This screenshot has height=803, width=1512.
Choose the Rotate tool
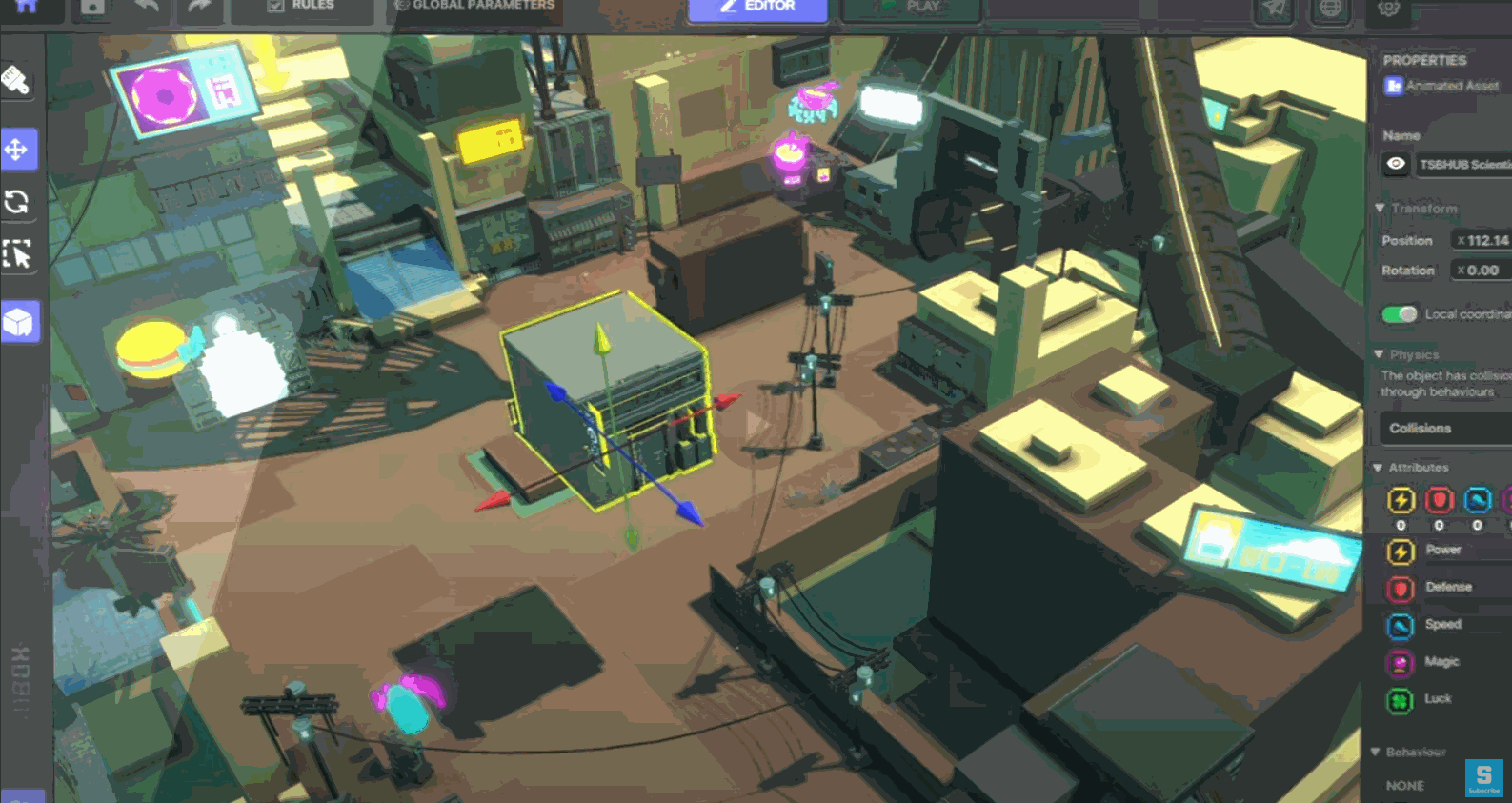tap(19, 203)
